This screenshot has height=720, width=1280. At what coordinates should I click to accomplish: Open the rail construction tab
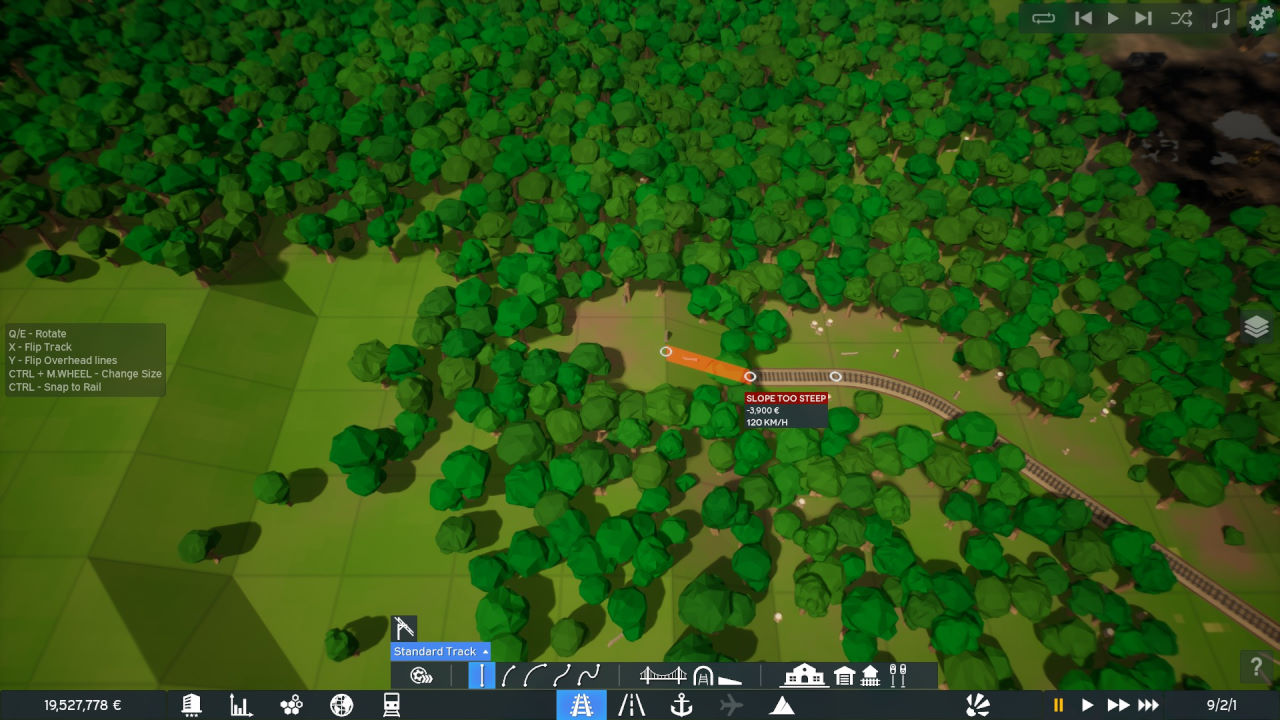tap(581, 705)
